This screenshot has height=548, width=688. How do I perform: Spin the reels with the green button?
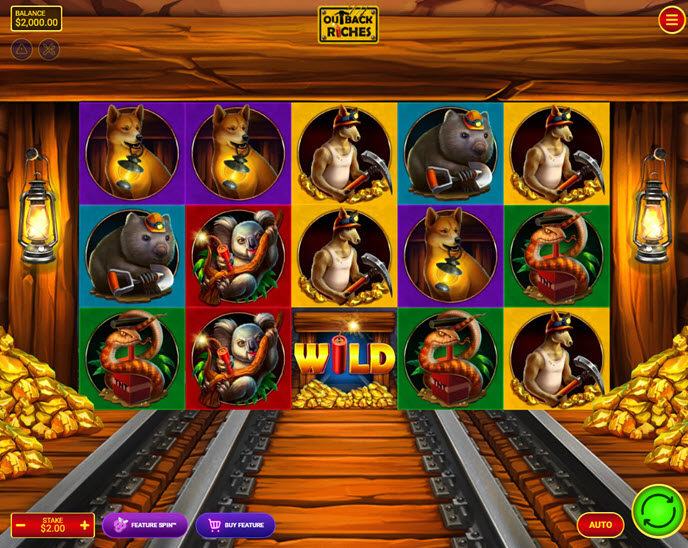[x=658, y=510]
